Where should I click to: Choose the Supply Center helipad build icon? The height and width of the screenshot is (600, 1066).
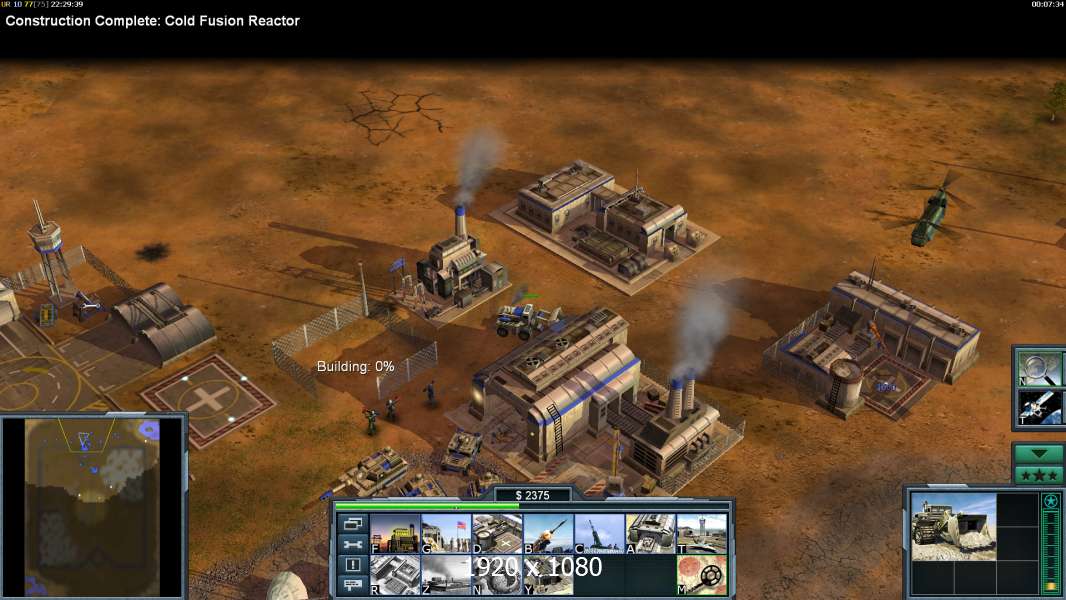pyautogui.click(x=496, y=534)
